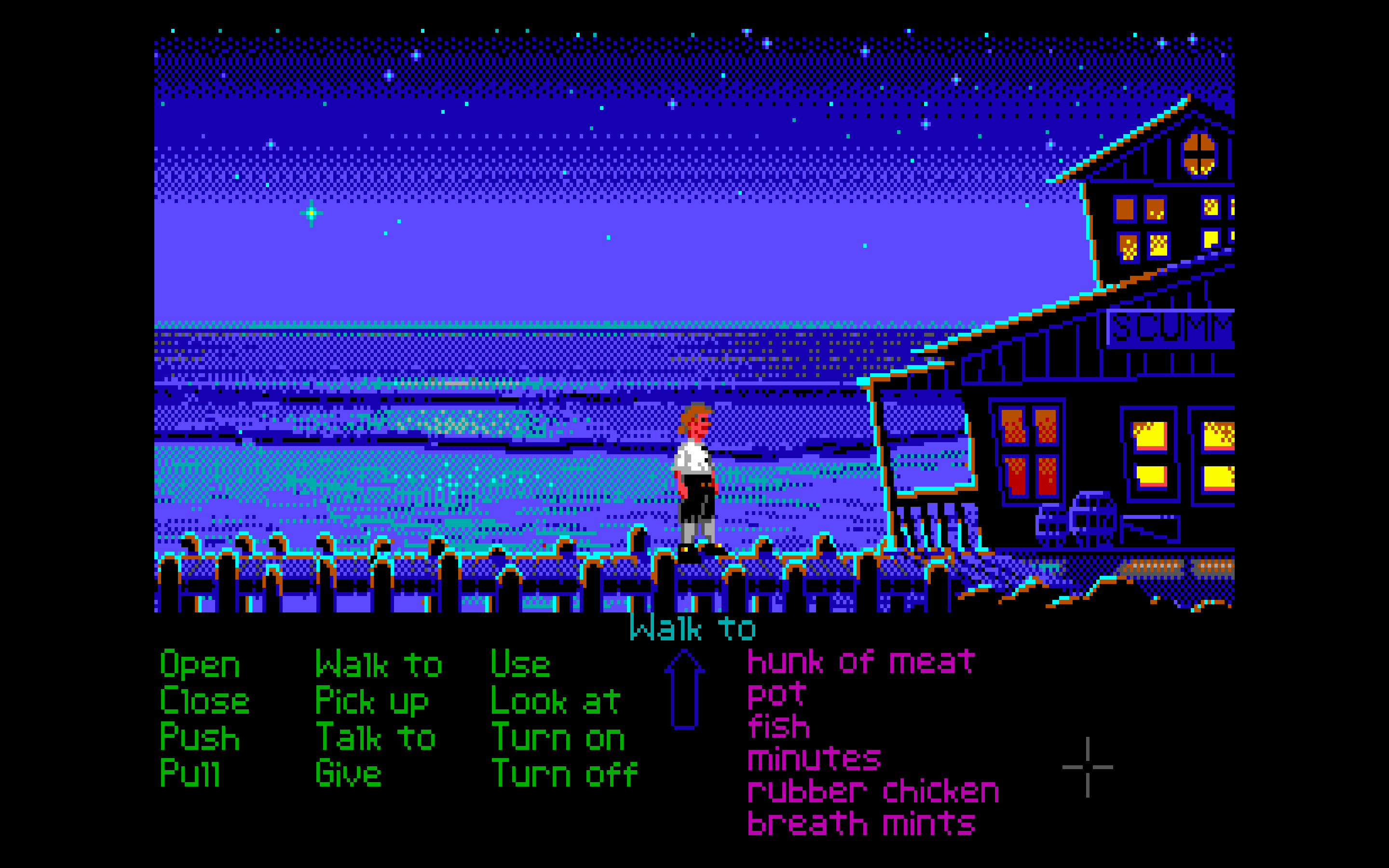Select the Open verb
The width and height of the screenshot is (1389, 868).
point(200,665)
